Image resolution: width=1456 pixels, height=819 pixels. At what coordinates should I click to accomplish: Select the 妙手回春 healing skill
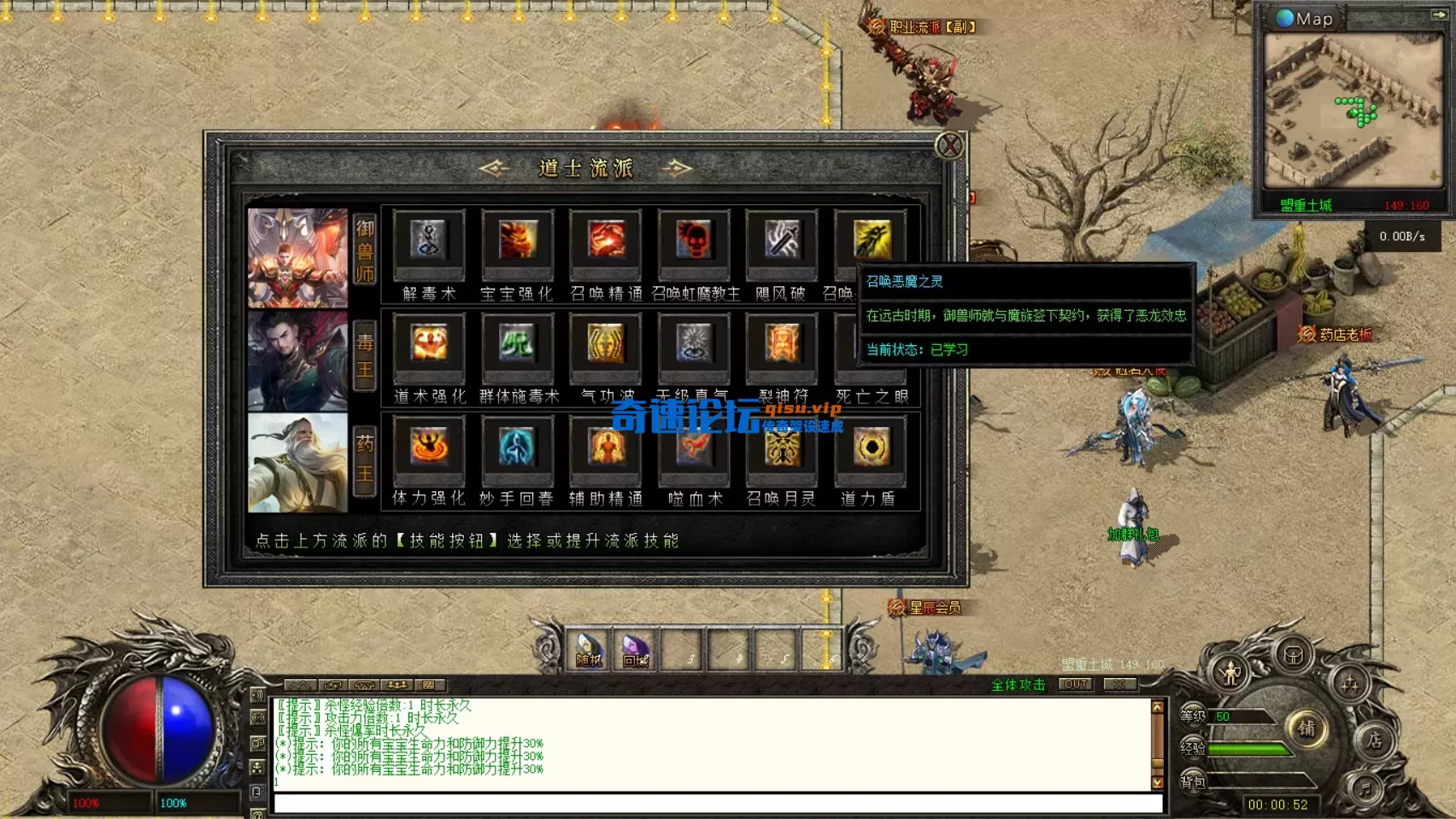(x=517, y=448)
